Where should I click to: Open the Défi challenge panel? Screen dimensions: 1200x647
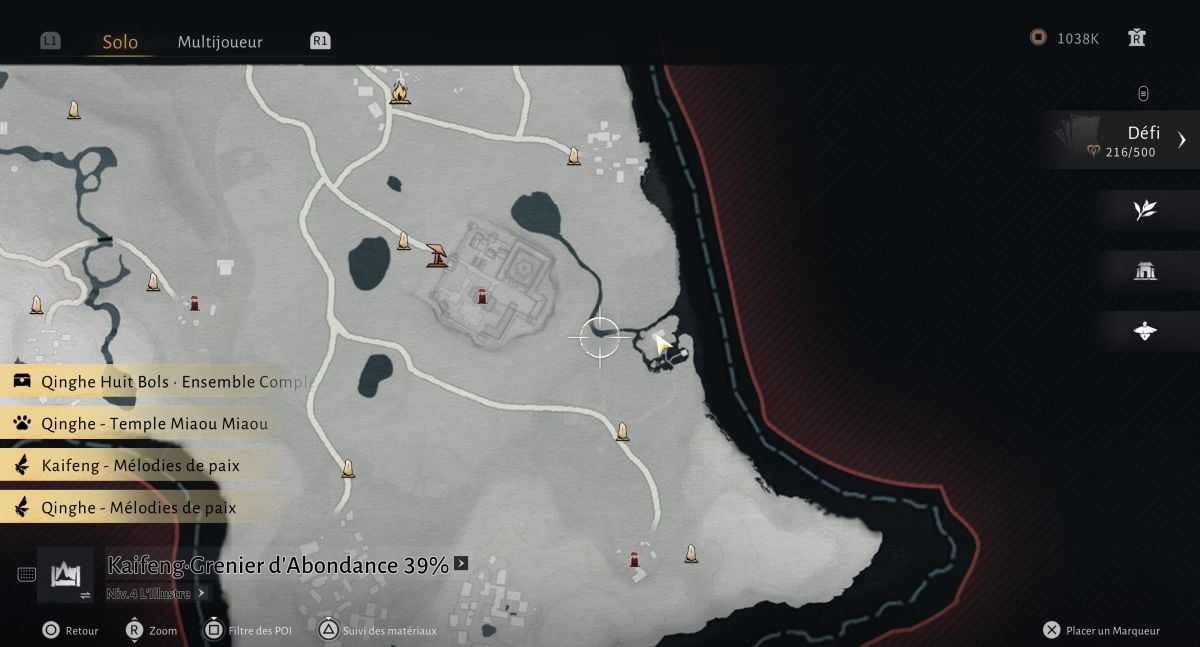click(x=1125, y=141)
